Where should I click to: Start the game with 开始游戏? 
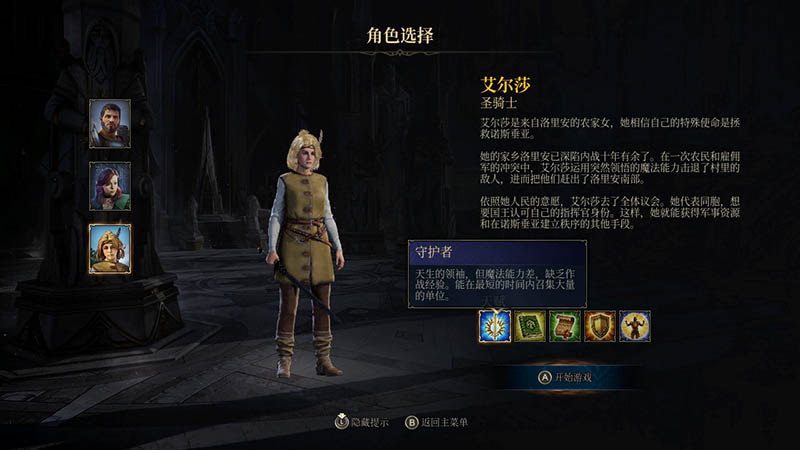tap(566, 377)
